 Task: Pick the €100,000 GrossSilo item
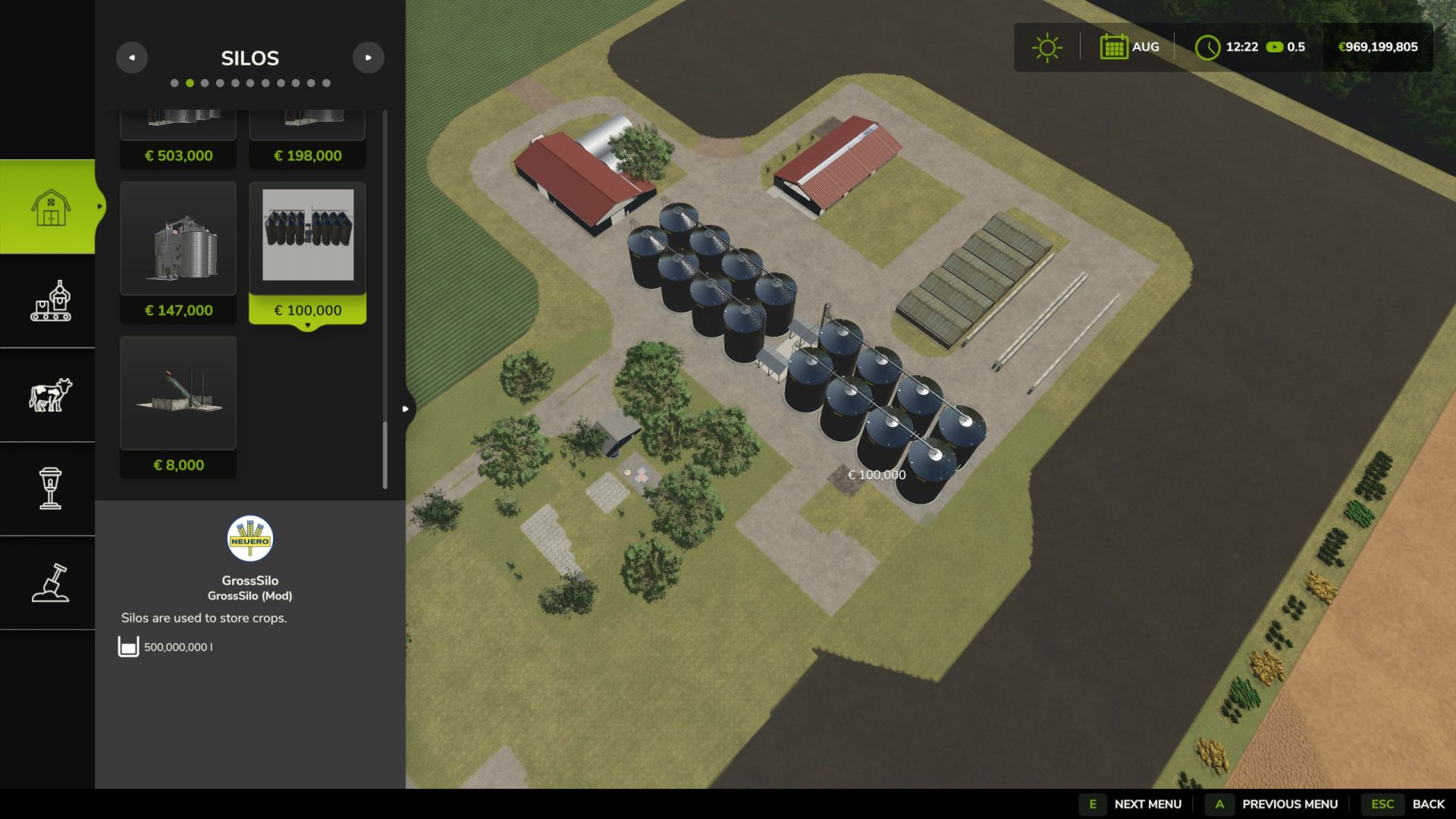tap(307, 252)
